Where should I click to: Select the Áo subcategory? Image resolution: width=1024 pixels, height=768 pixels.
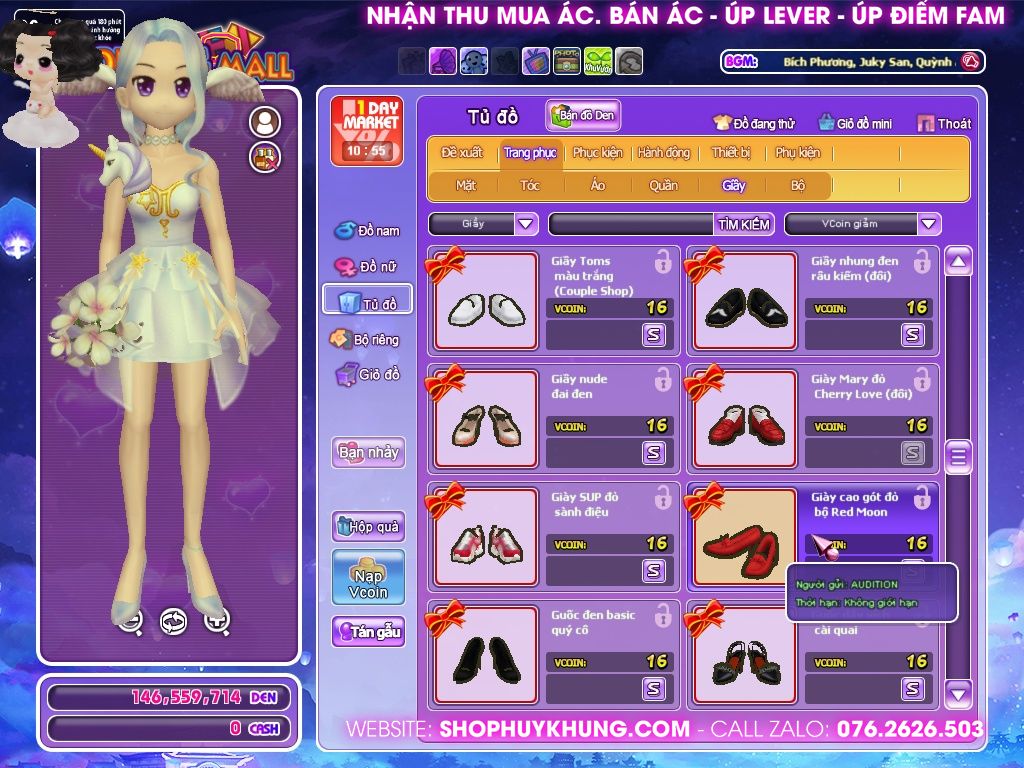point(597,185)
